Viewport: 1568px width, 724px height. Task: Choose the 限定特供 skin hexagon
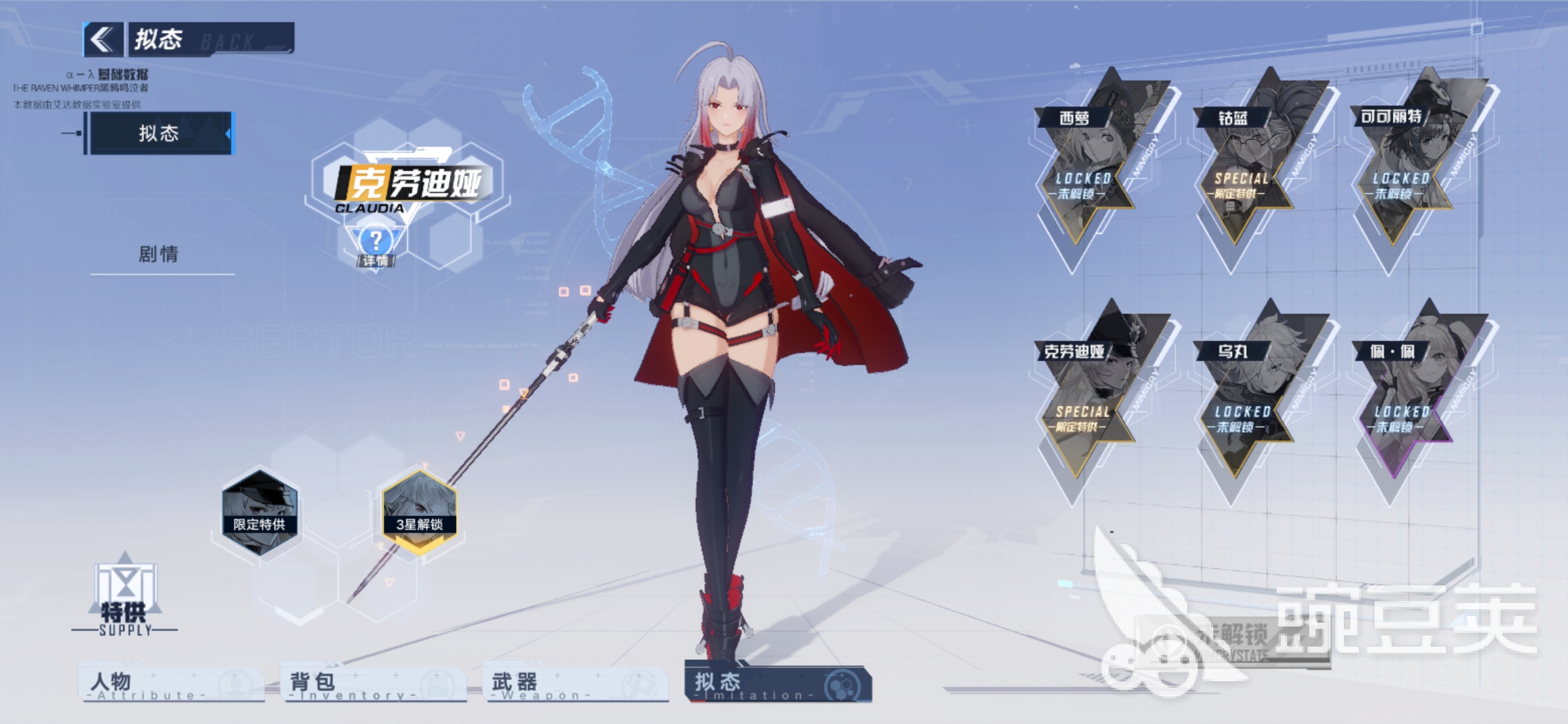point(260,511)
